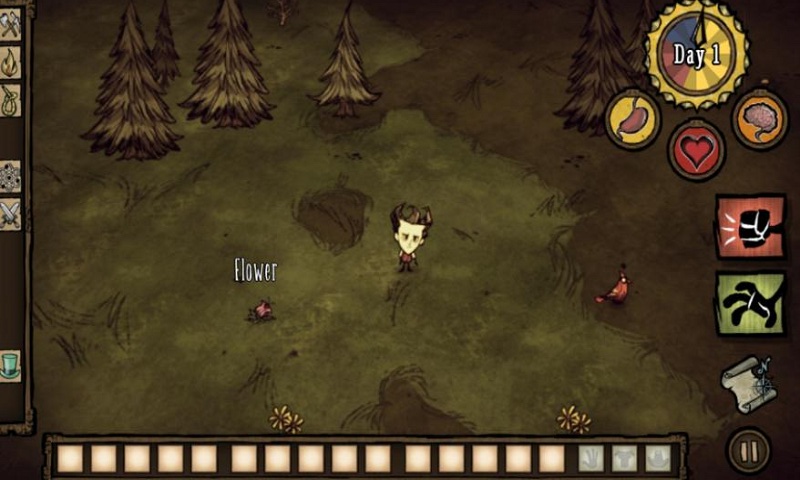Open the Science crafting tab
Viewport: 800px width, 480px height.
coord(10,176)
